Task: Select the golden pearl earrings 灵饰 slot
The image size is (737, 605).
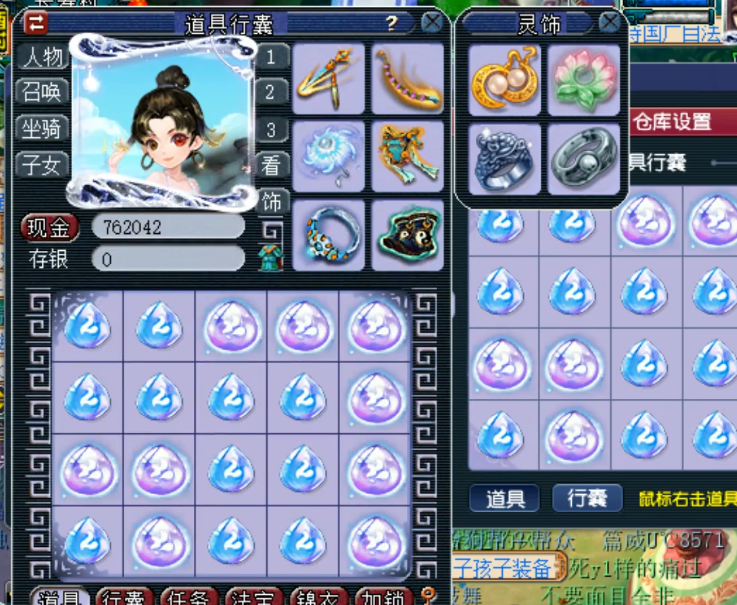Action: tap(505, 80)
